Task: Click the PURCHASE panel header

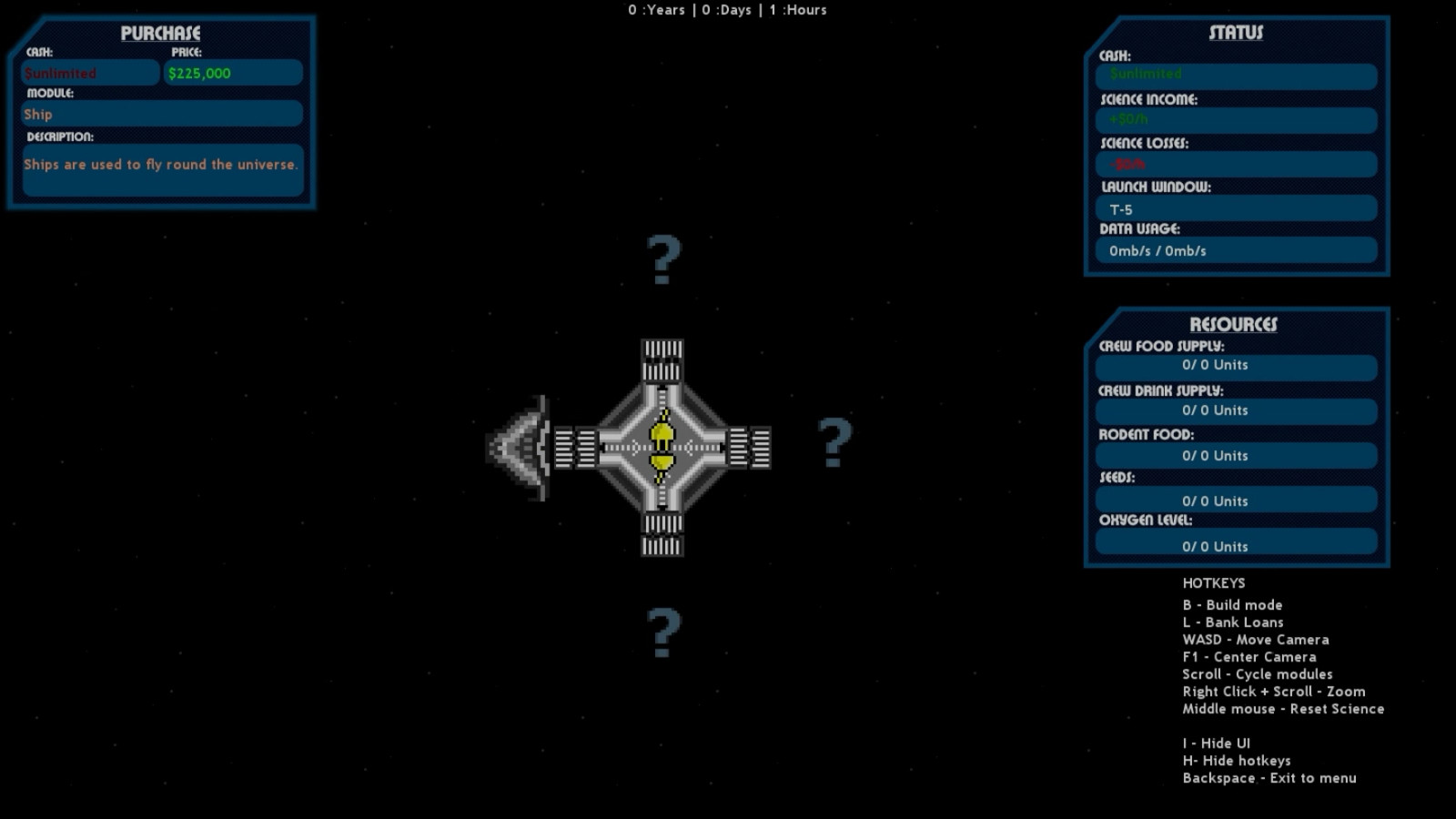Action: click(160, 34)
